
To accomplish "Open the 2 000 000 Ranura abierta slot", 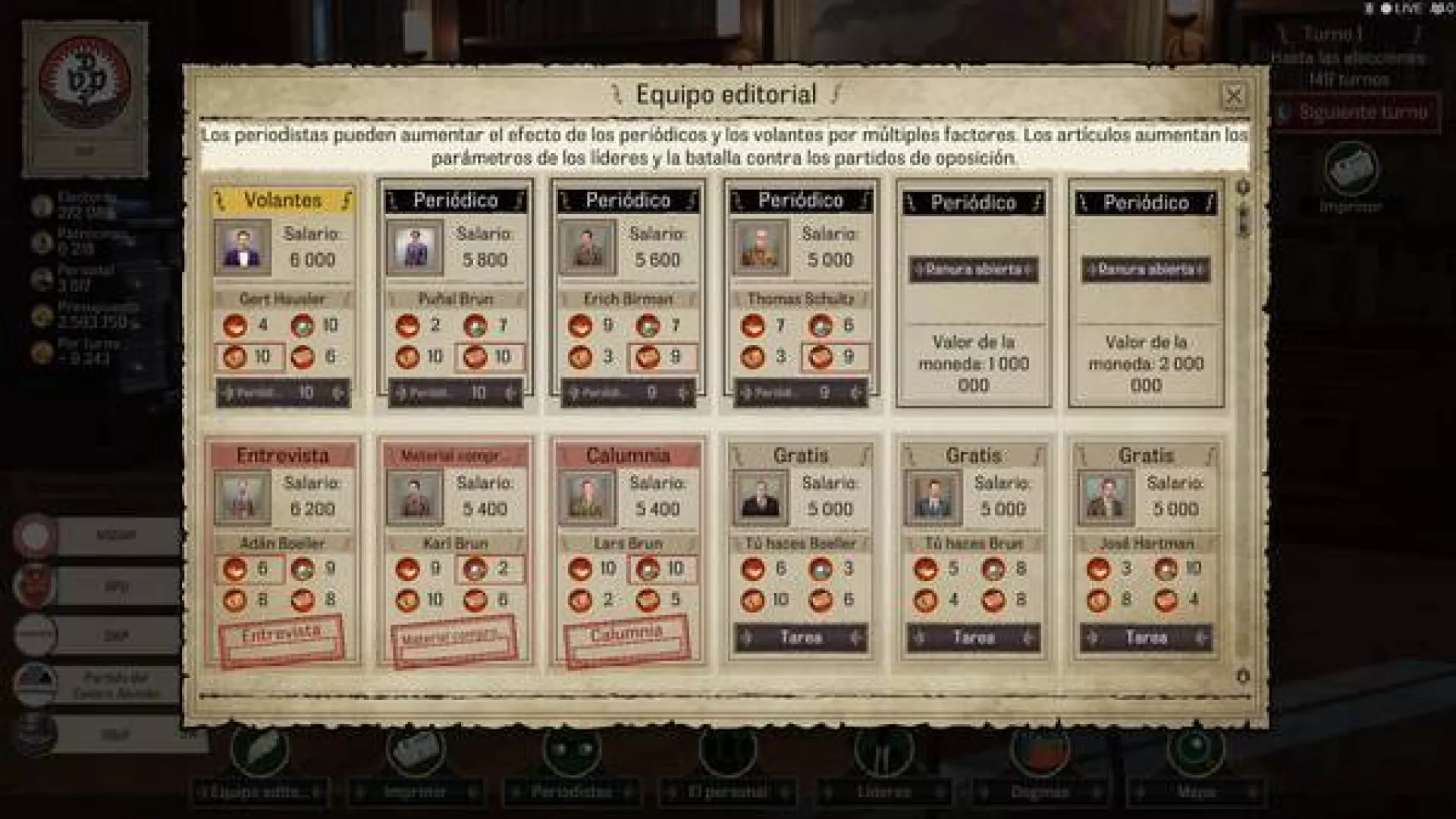I will tap(1146, 270).
